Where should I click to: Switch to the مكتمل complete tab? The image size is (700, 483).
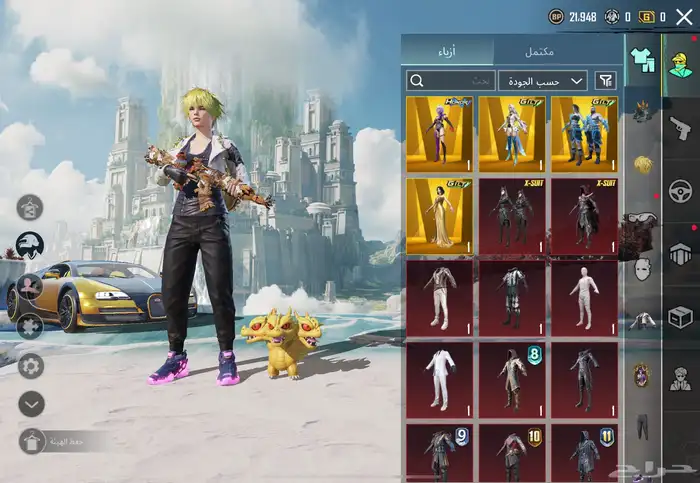[x=539, y=52]
